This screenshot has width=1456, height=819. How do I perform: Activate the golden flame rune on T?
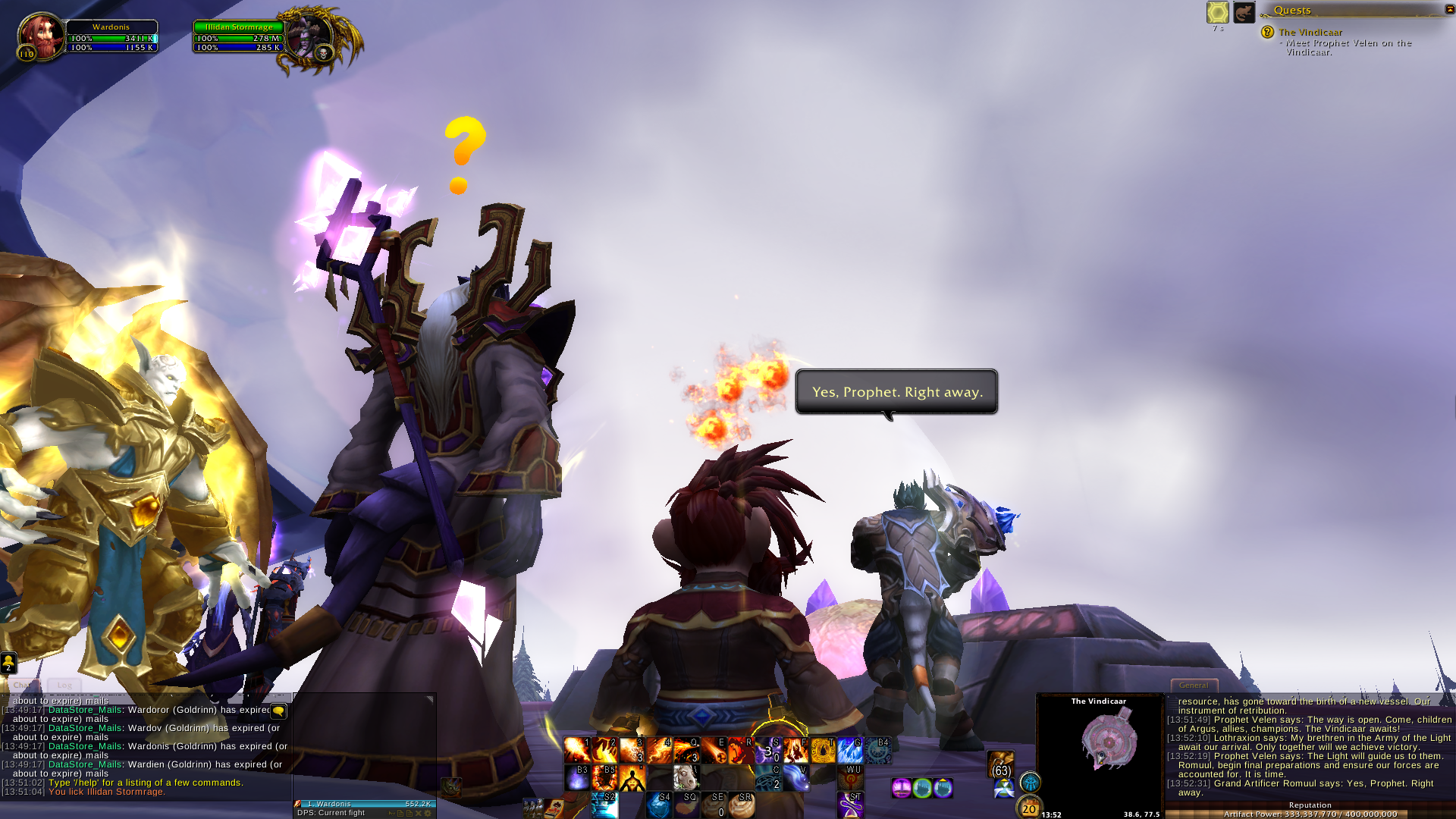tap(823, 750)
